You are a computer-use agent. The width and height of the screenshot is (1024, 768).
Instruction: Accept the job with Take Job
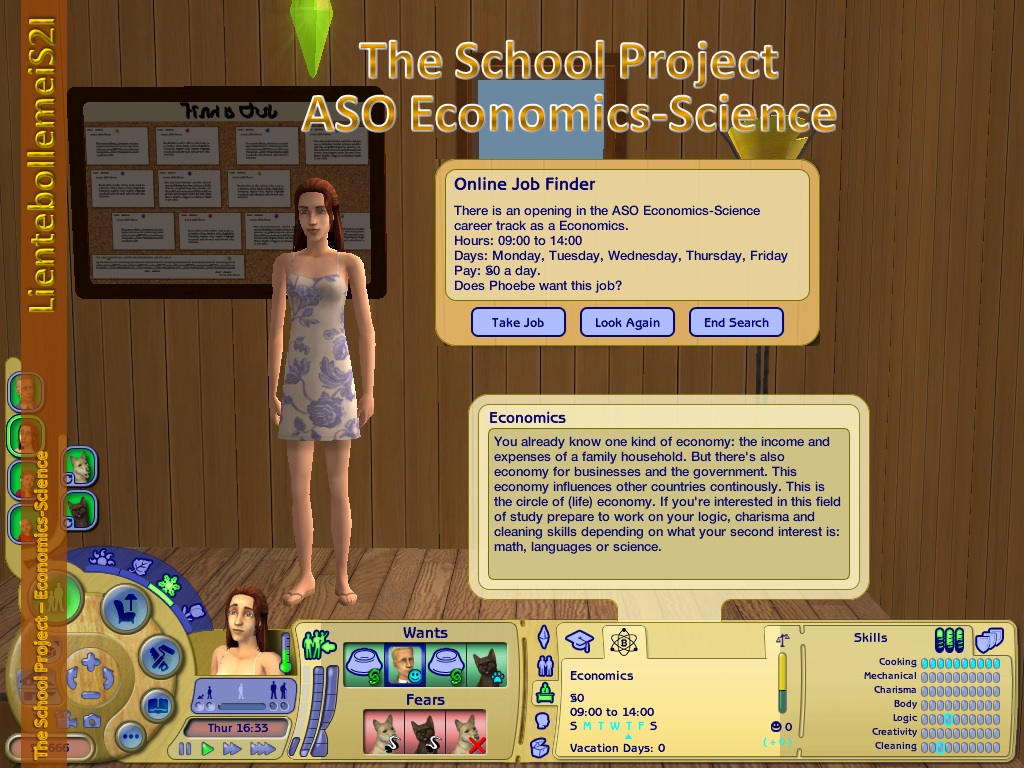518,322
